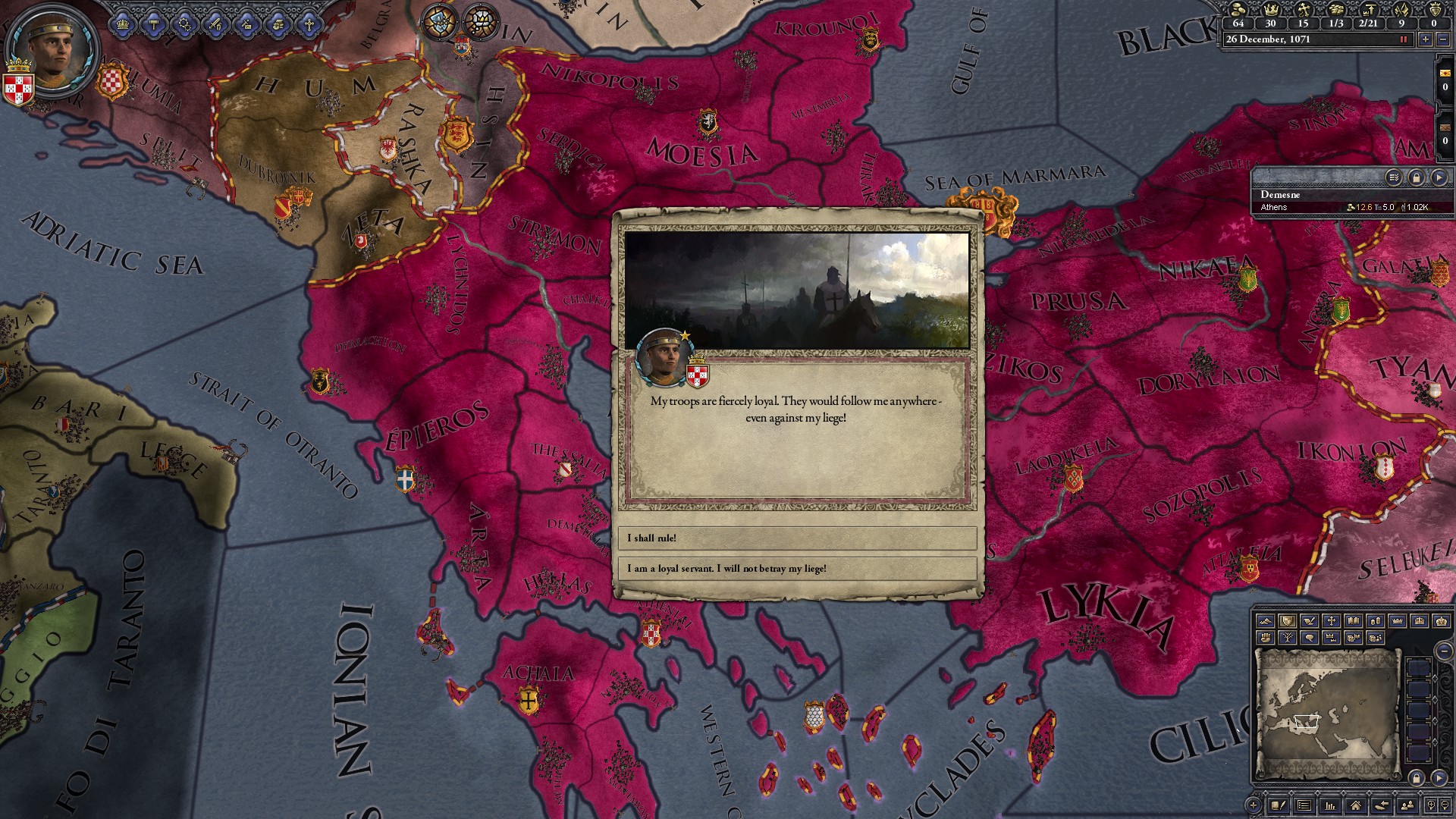Choose the "I shall rule!" option
This screenshot has height=819, width=1456.
click(796, 538)
